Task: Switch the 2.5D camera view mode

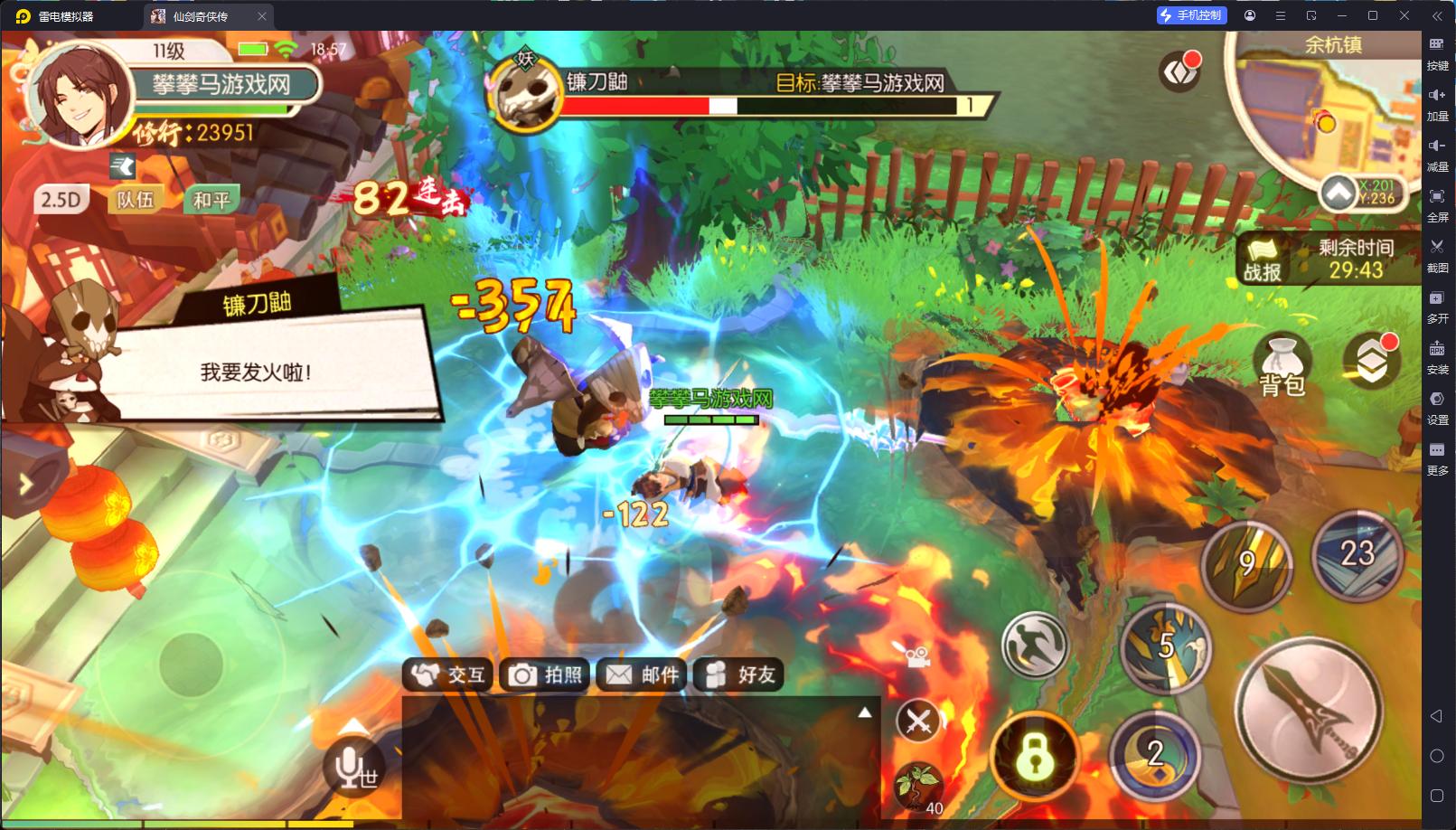Action: (x=61, y=200)
